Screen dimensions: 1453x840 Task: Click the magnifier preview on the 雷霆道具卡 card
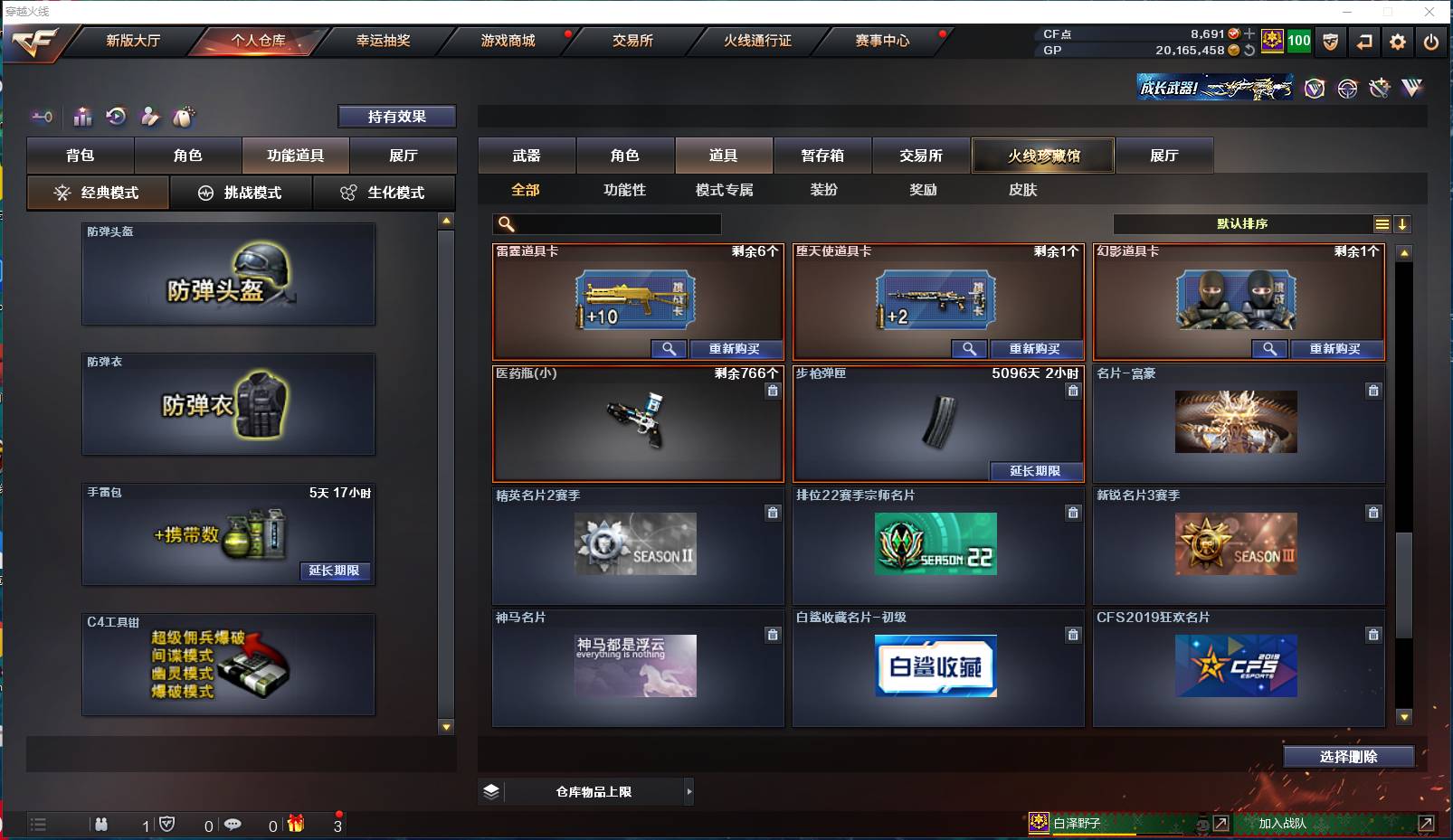669,349
